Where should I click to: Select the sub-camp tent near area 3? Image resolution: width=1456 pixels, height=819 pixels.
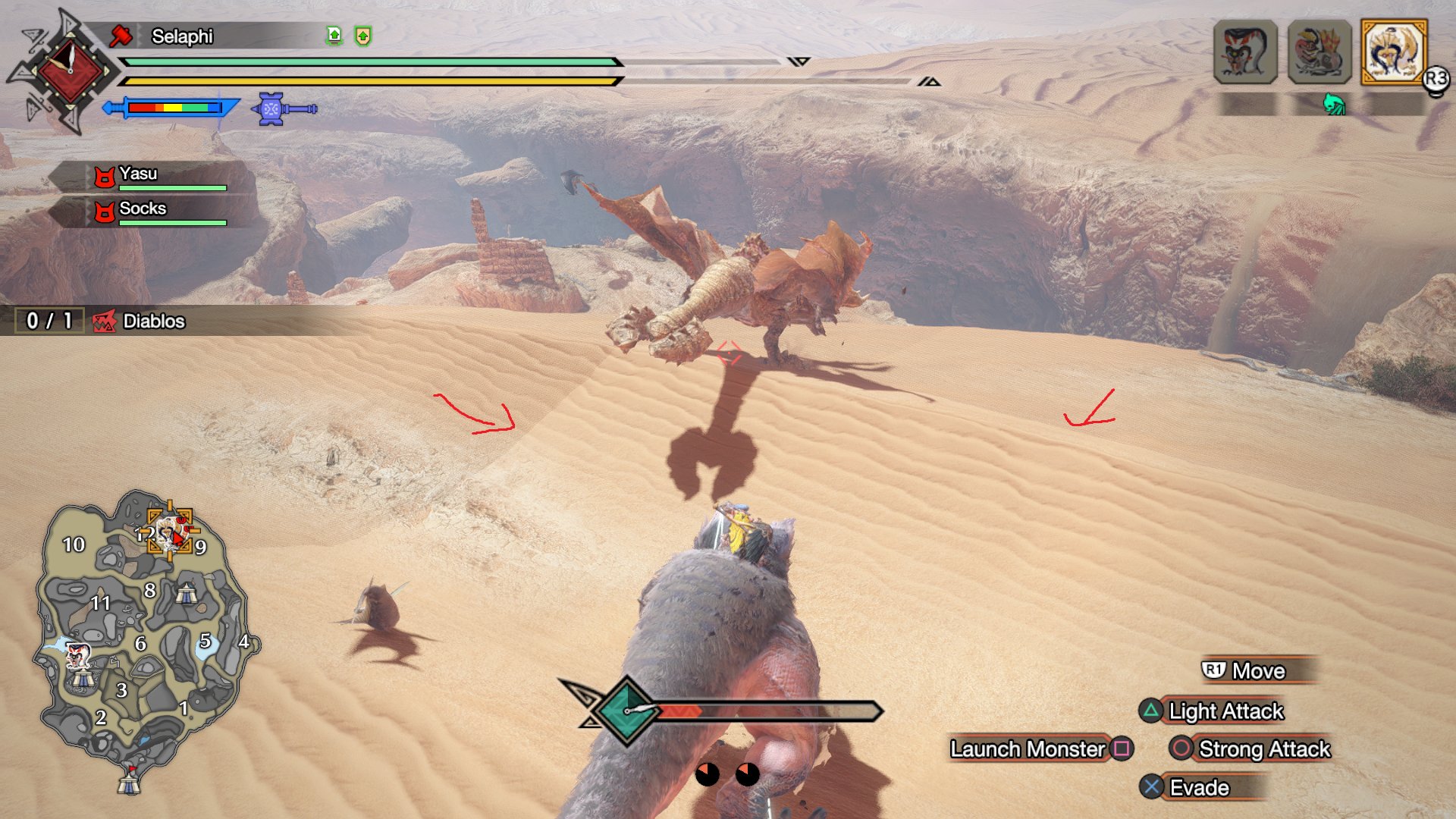(x=83, y=677)
